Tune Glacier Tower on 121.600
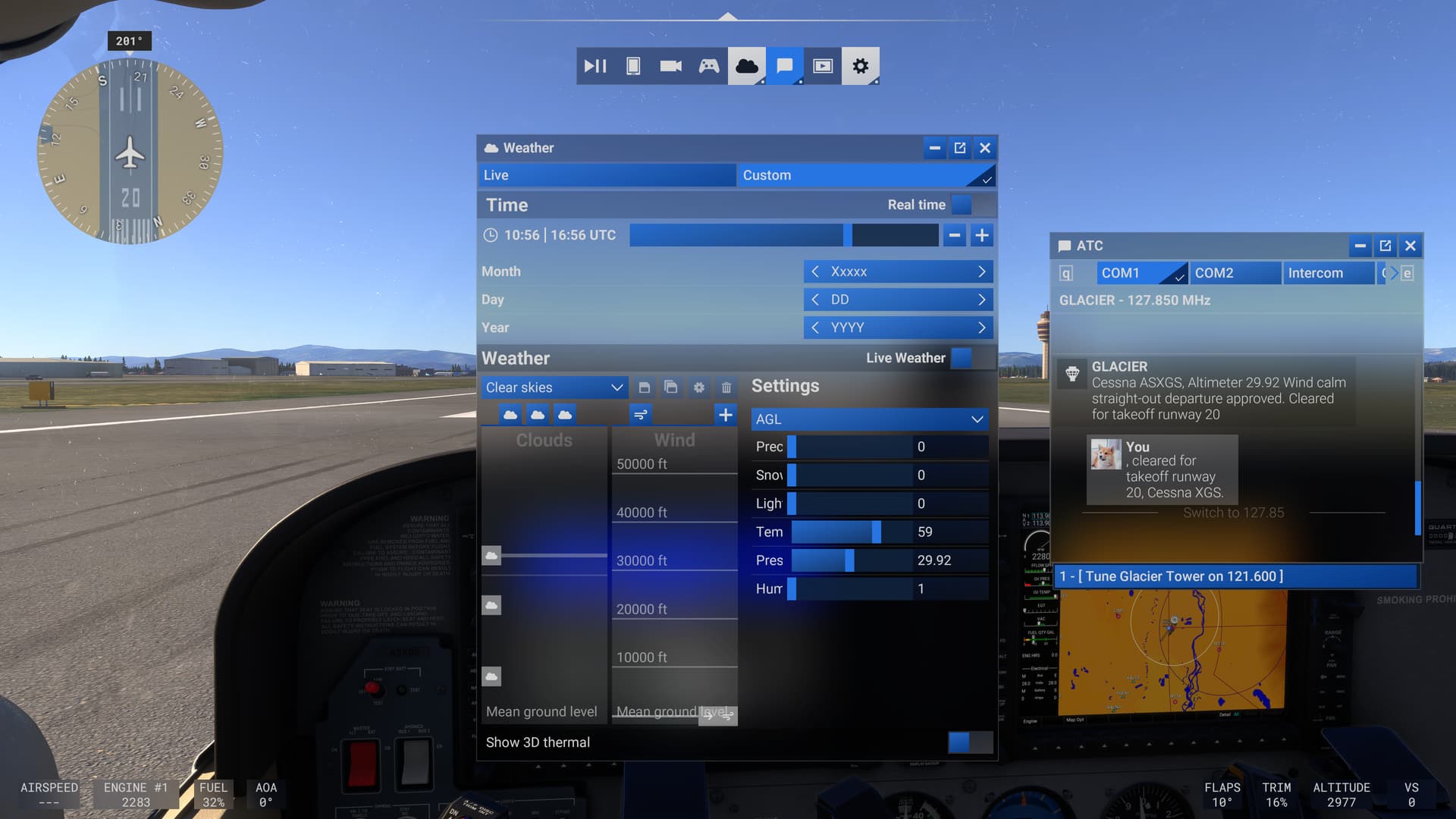The width and height of the screenshot is (1456, 819). click(1235, 576)
